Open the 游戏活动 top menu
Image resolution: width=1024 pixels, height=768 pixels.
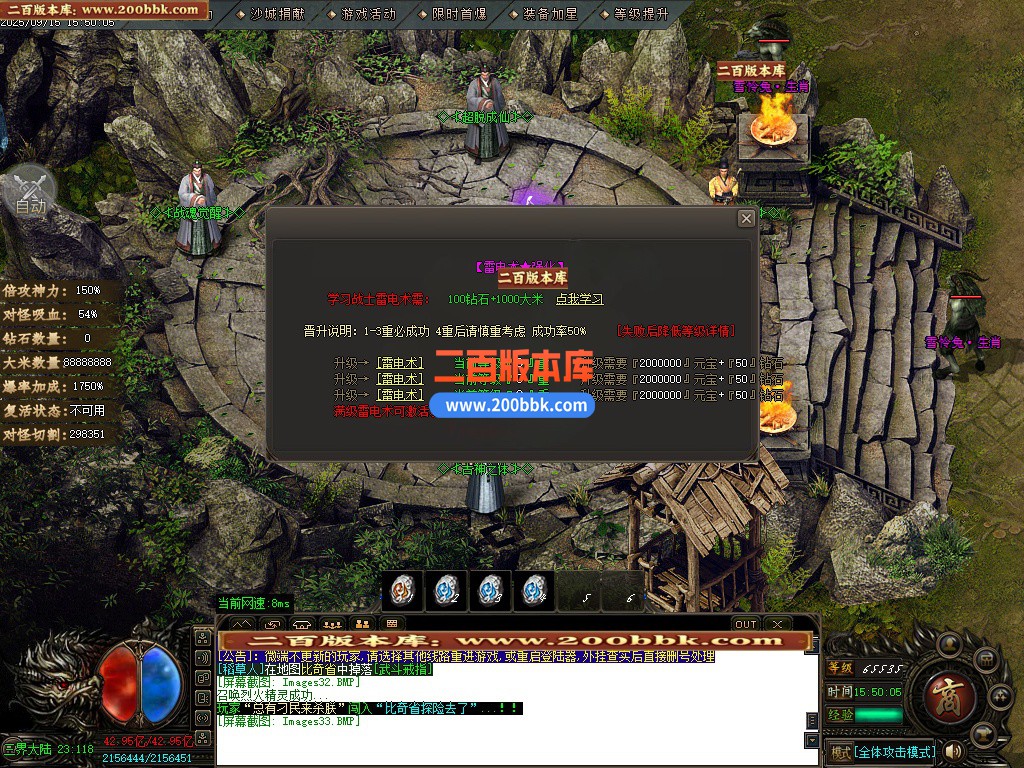pyautogui.click(x=368, y=14)
